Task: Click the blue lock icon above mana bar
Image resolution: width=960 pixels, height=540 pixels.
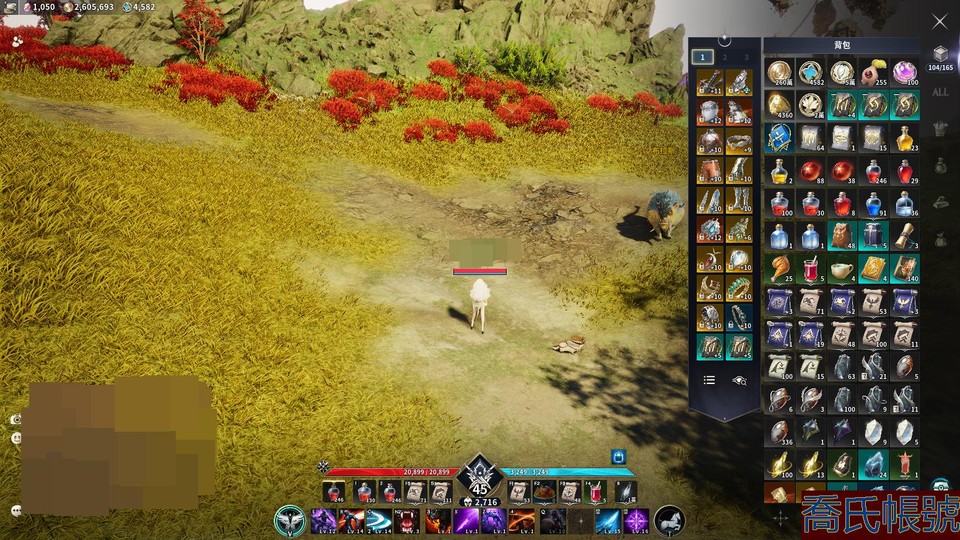Action: point(618,456)
